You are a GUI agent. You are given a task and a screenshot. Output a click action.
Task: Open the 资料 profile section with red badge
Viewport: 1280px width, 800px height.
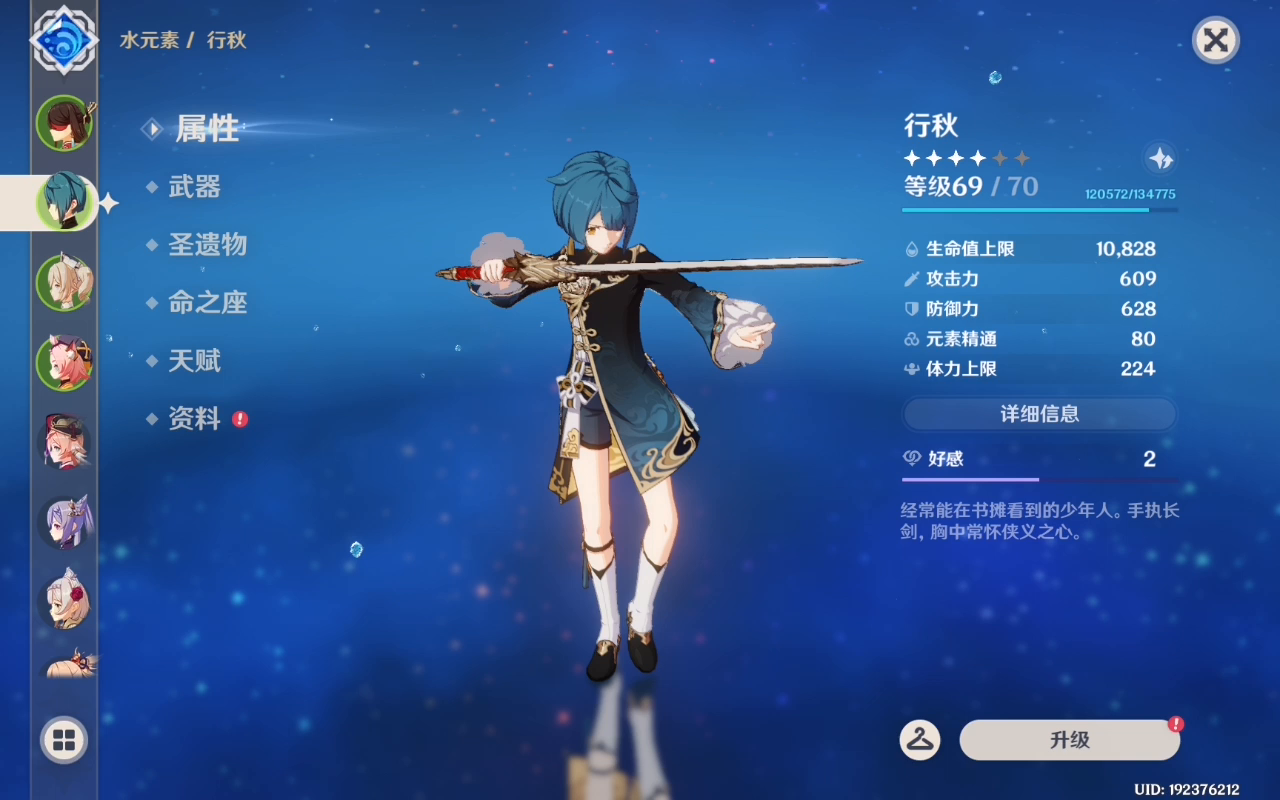coord(196,419)
